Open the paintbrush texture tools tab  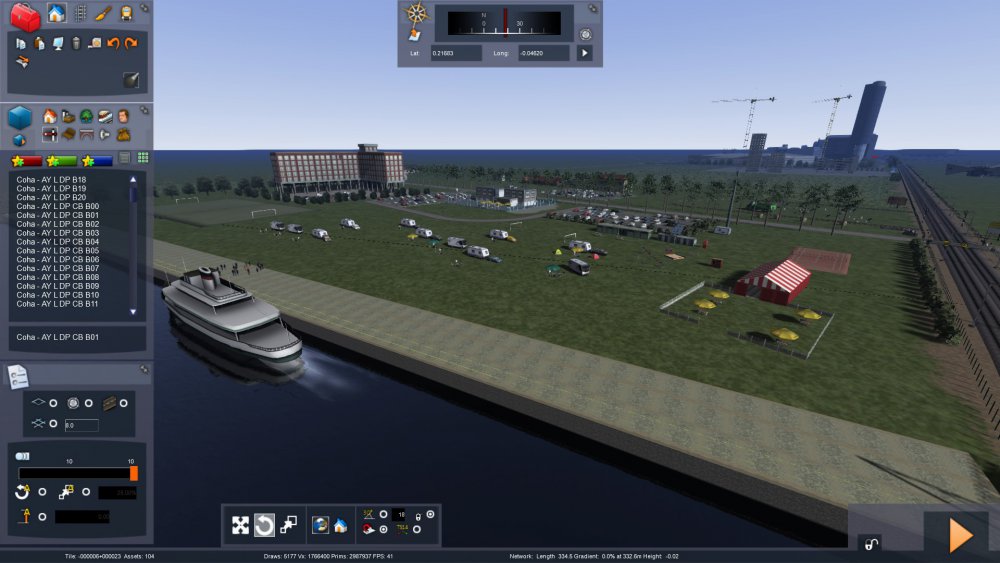coord(103,14)
